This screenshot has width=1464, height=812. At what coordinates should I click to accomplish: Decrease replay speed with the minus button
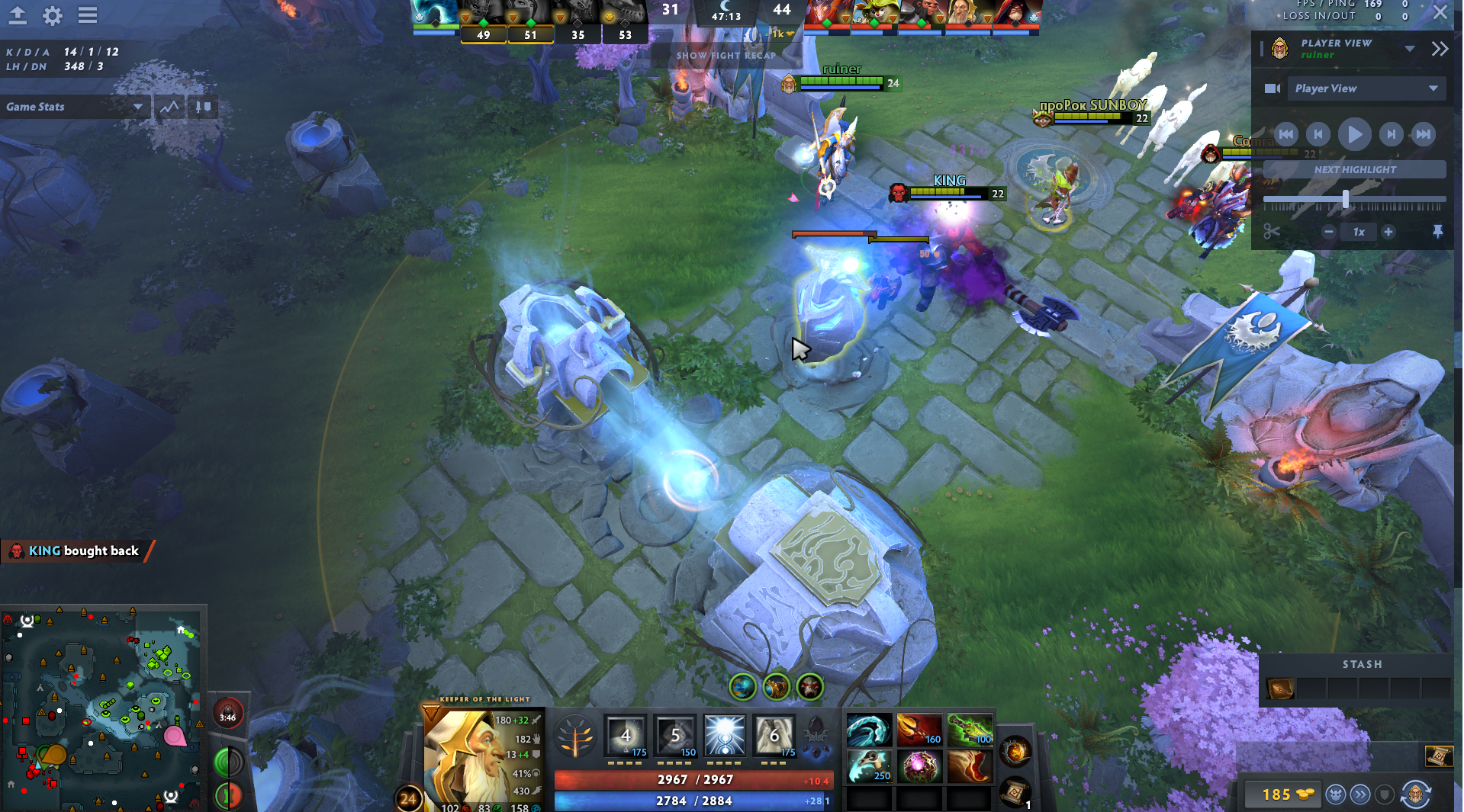(1329, 232)
